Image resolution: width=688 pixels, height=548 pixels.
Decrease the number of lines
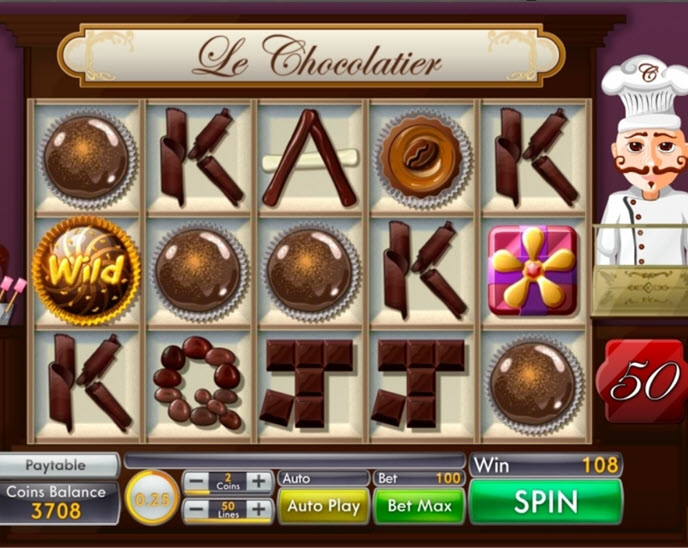tap(198, 510)
